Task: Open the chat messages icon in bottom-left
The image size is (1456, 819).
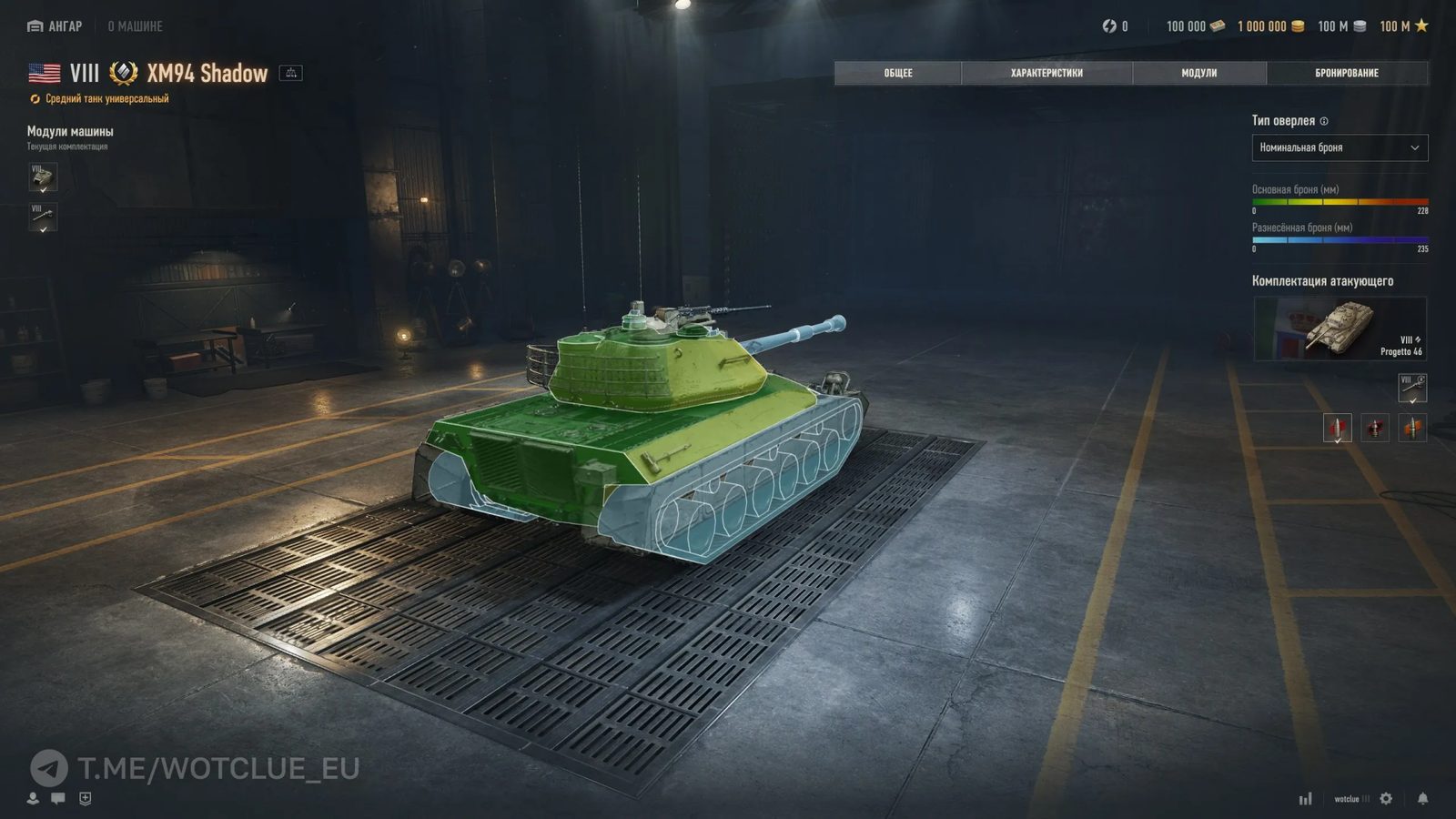Action: [x=56, y=799]
